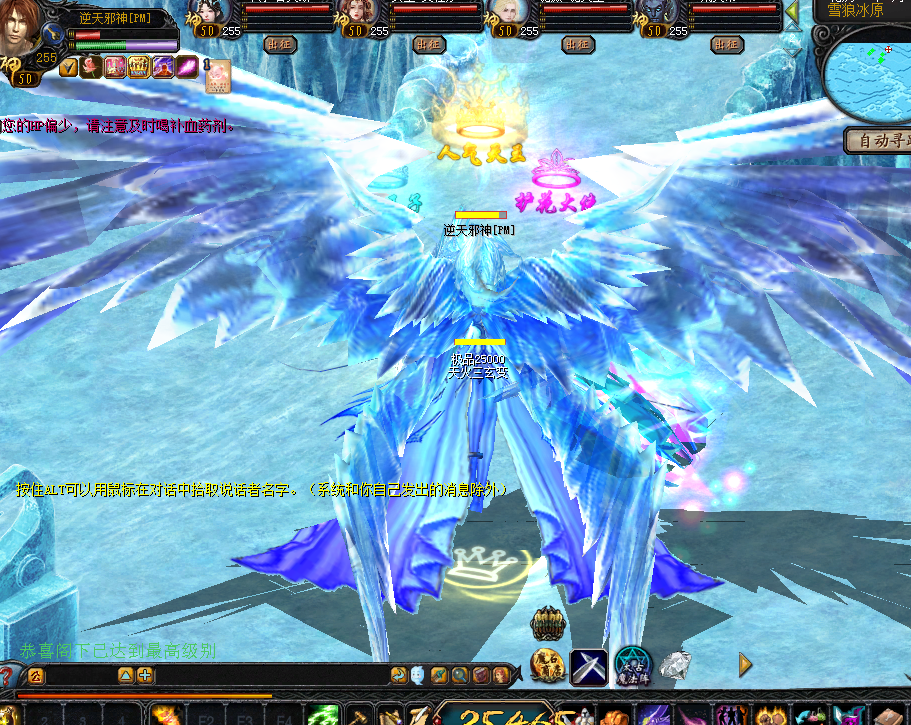Screen dimensions: 911x725
Task: Open the golden crown icon above the shortcut row
Action: [x=547, y=625]
